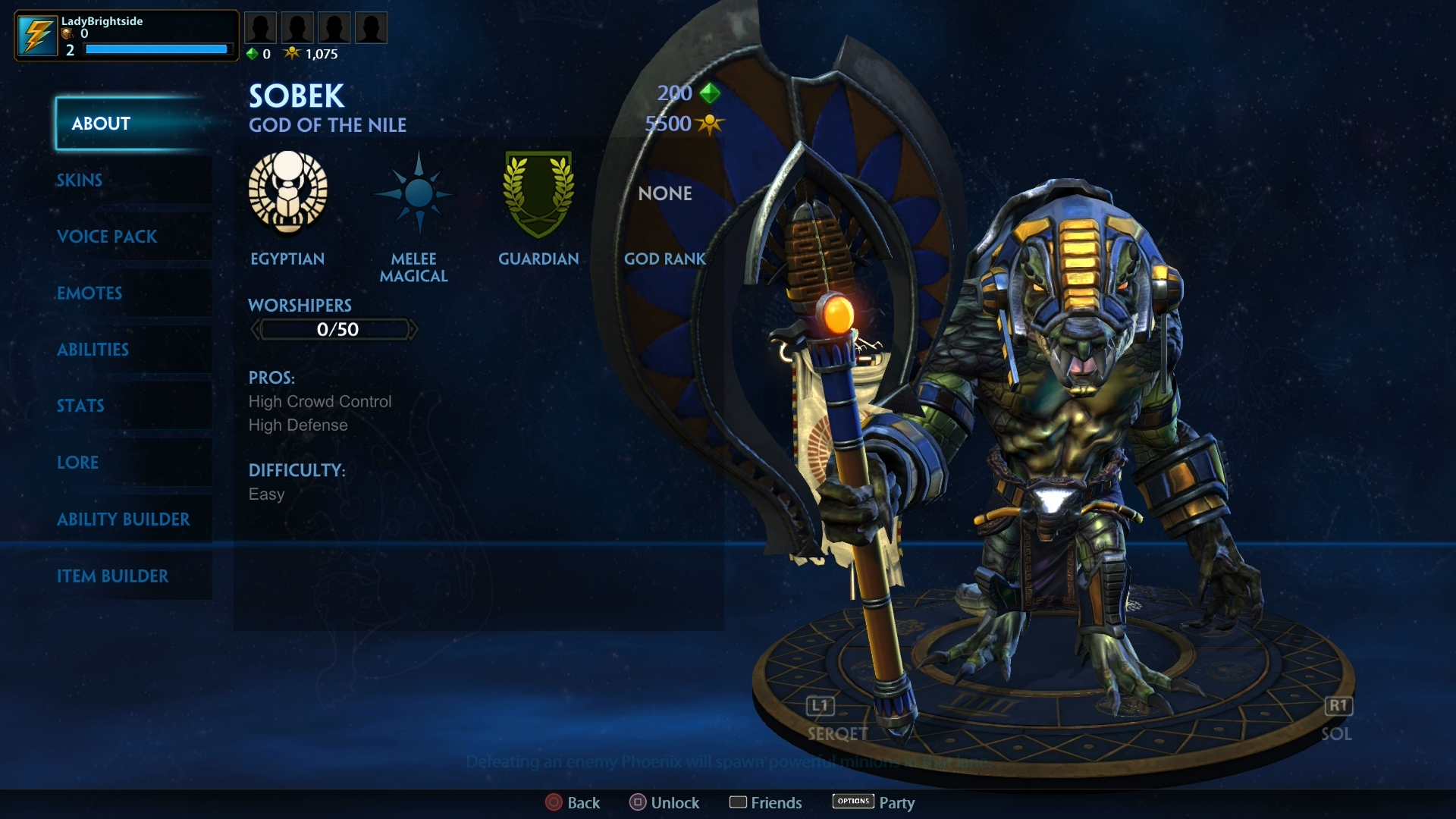Click the circle Back control icon
Viewport: 1456px width, 819px height.
pyautogui.click(x=553, y=802)
